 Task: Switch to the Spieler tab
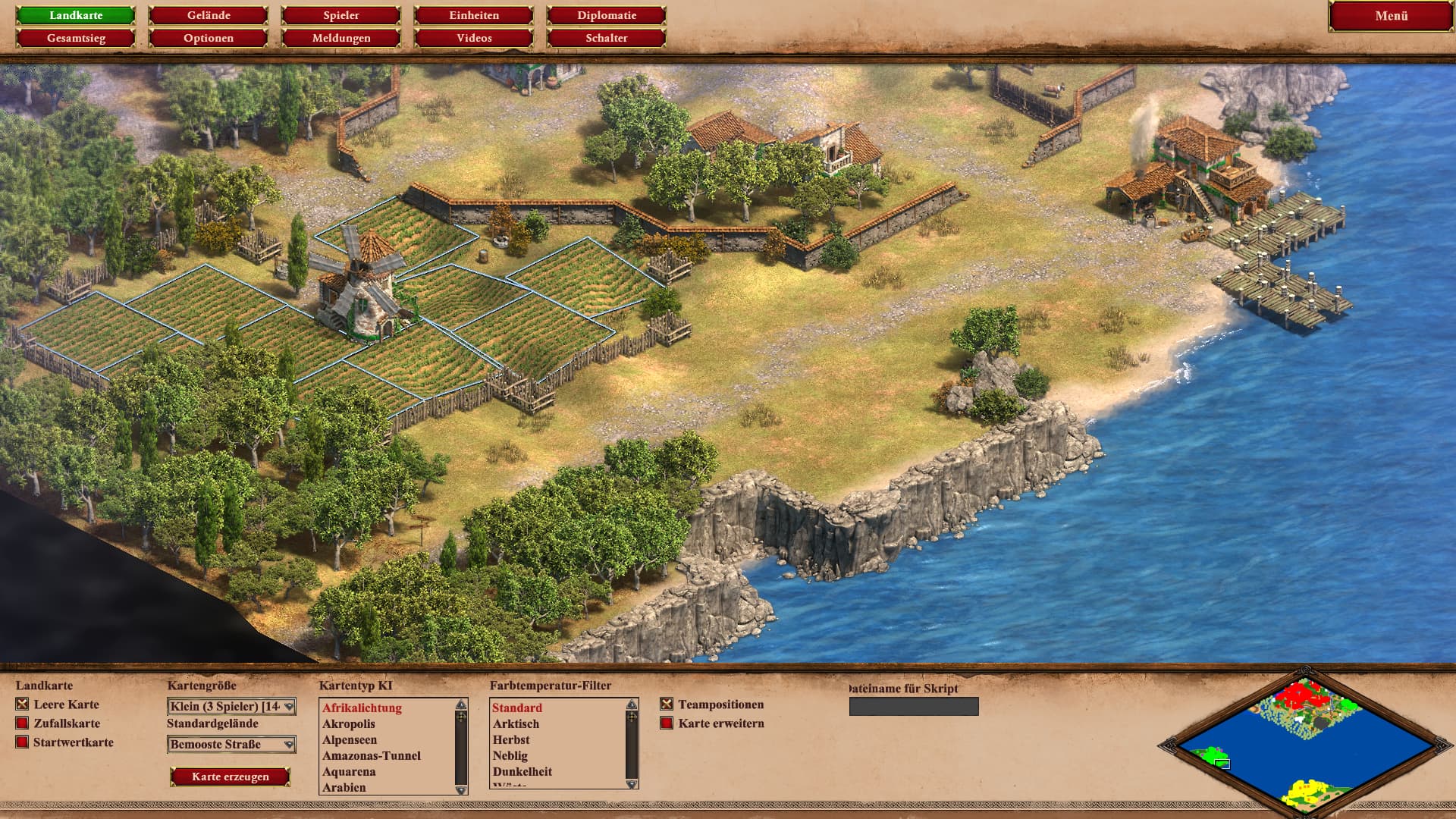point(341,15)
